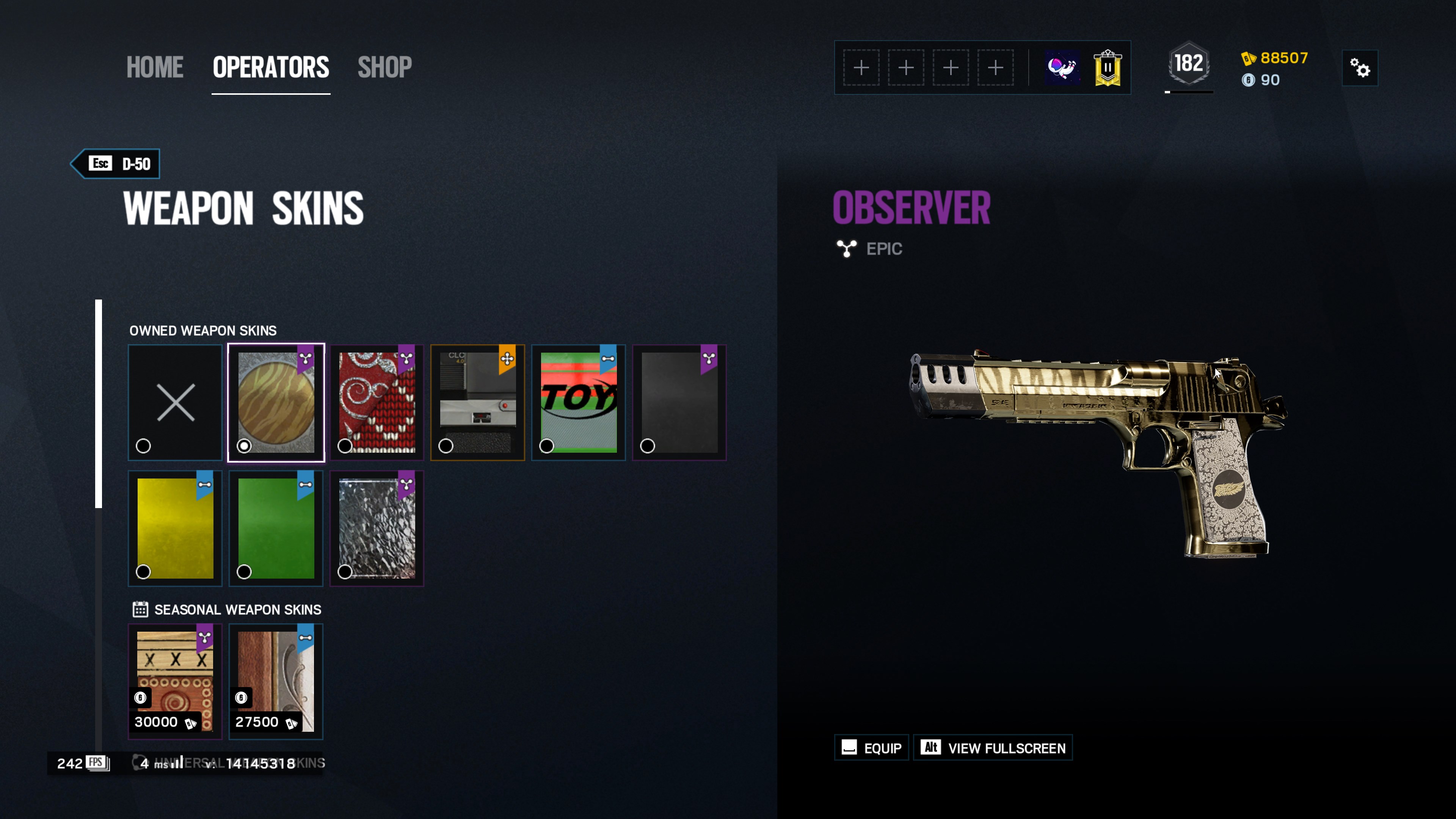Choose the solid yellow weapon skin
The width and height of the screenshot is (1456, 819).
(x=175, y=529)
